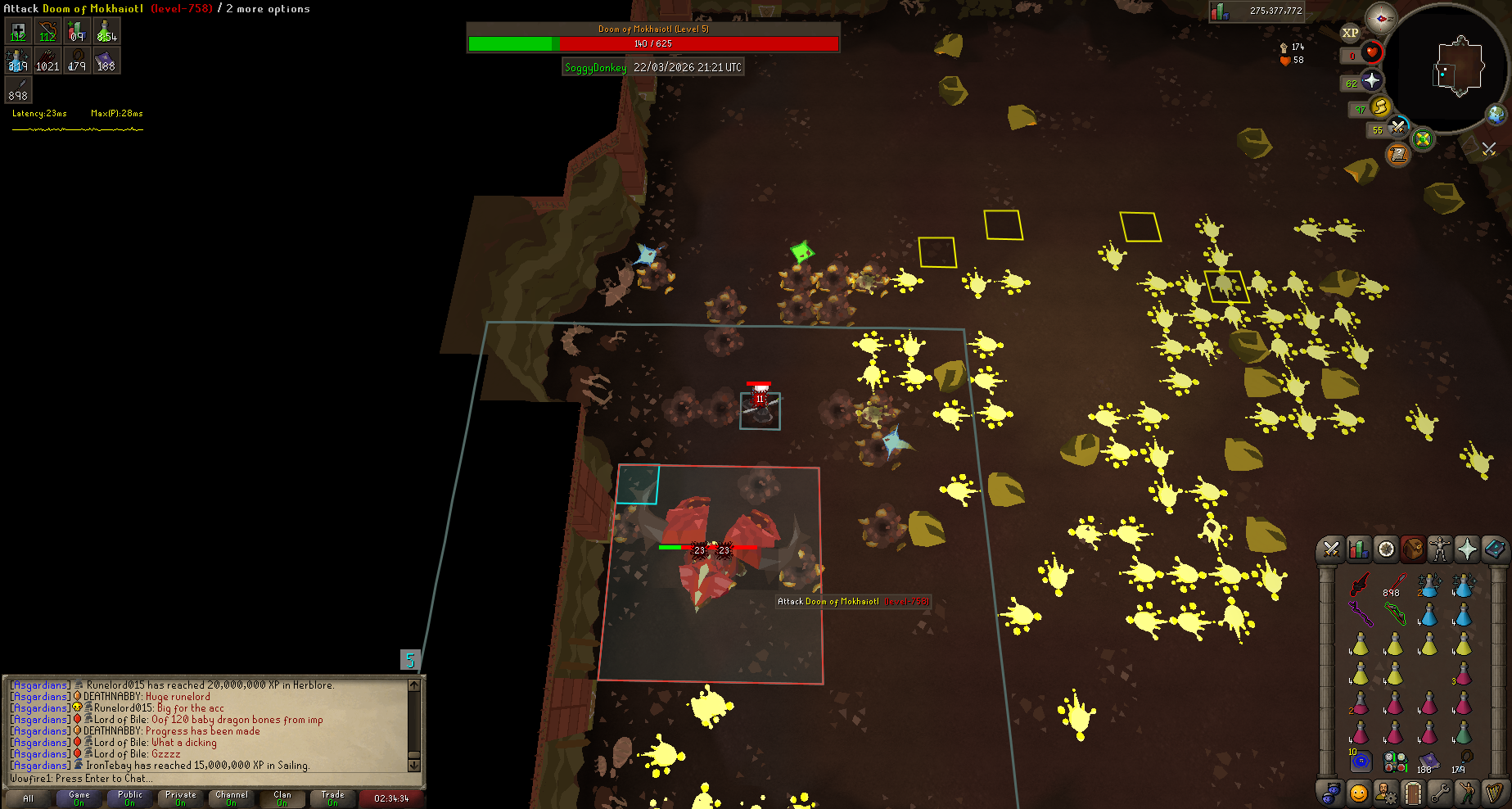This screenshot has height=809, width=1512.
Task: Activate Quick Prayers orb
Action: 1371,80
